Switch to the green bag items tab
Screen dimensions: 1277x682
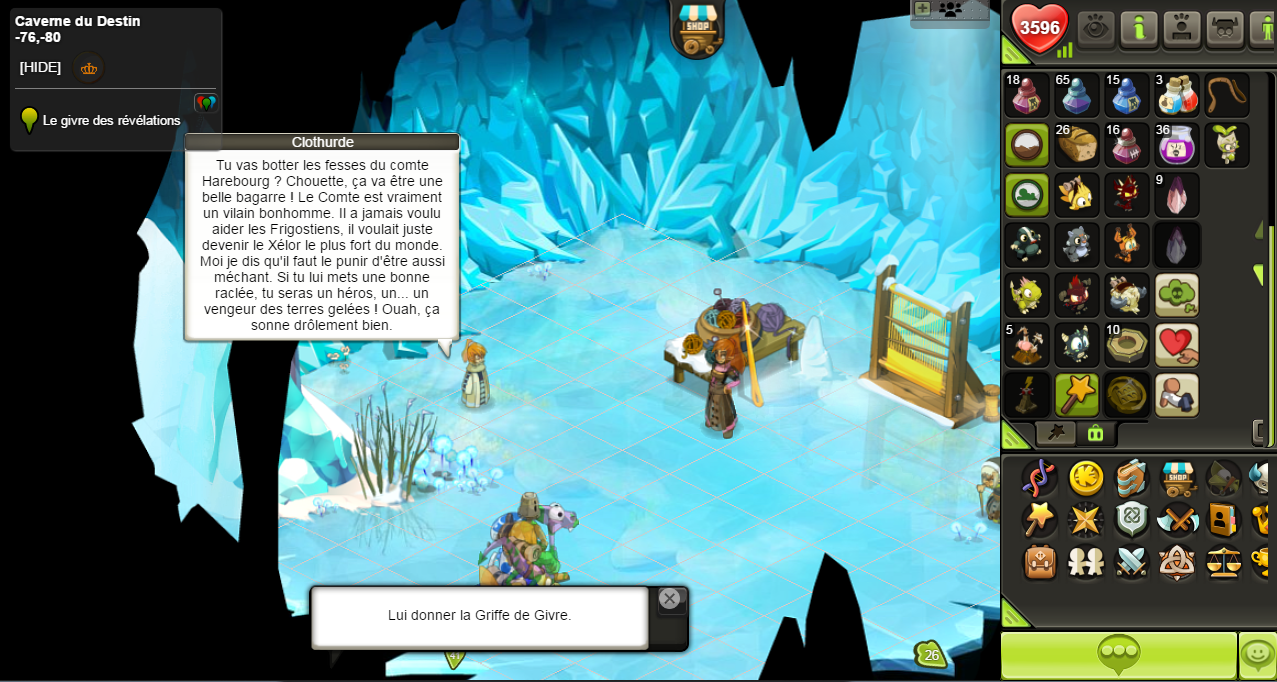pos(1095,433)
